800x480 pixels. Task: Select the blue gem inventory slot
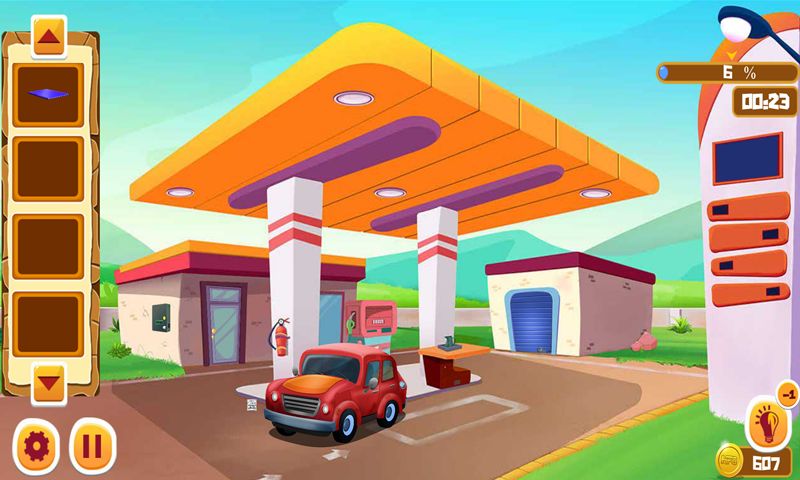coord(49,95)
